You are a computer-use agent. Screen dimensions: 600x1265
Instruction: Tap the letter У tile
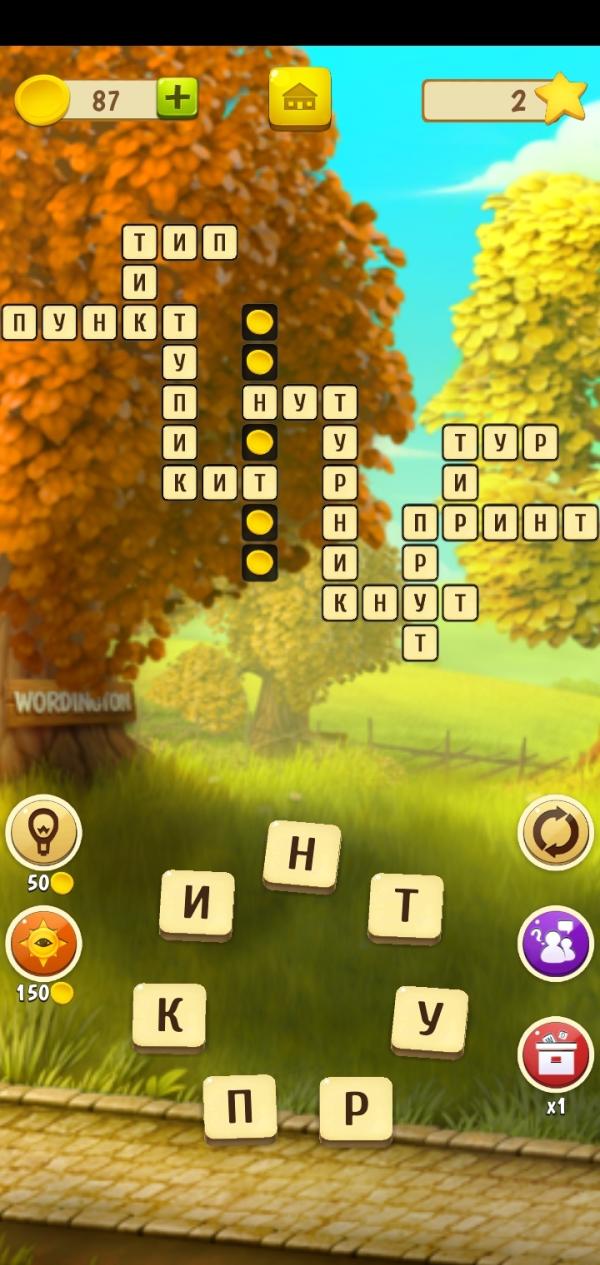tap(430, 1019)
